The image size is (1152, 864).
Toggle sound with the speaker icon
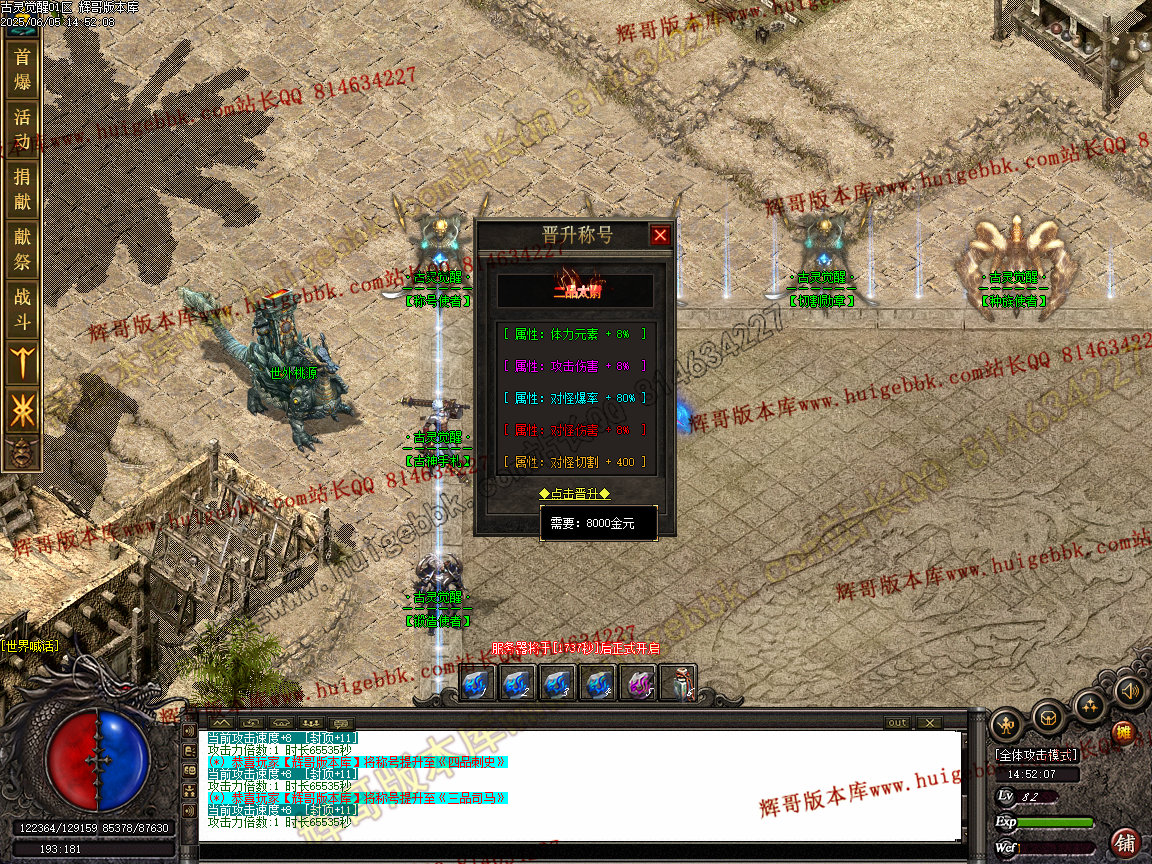(1130, 691)
